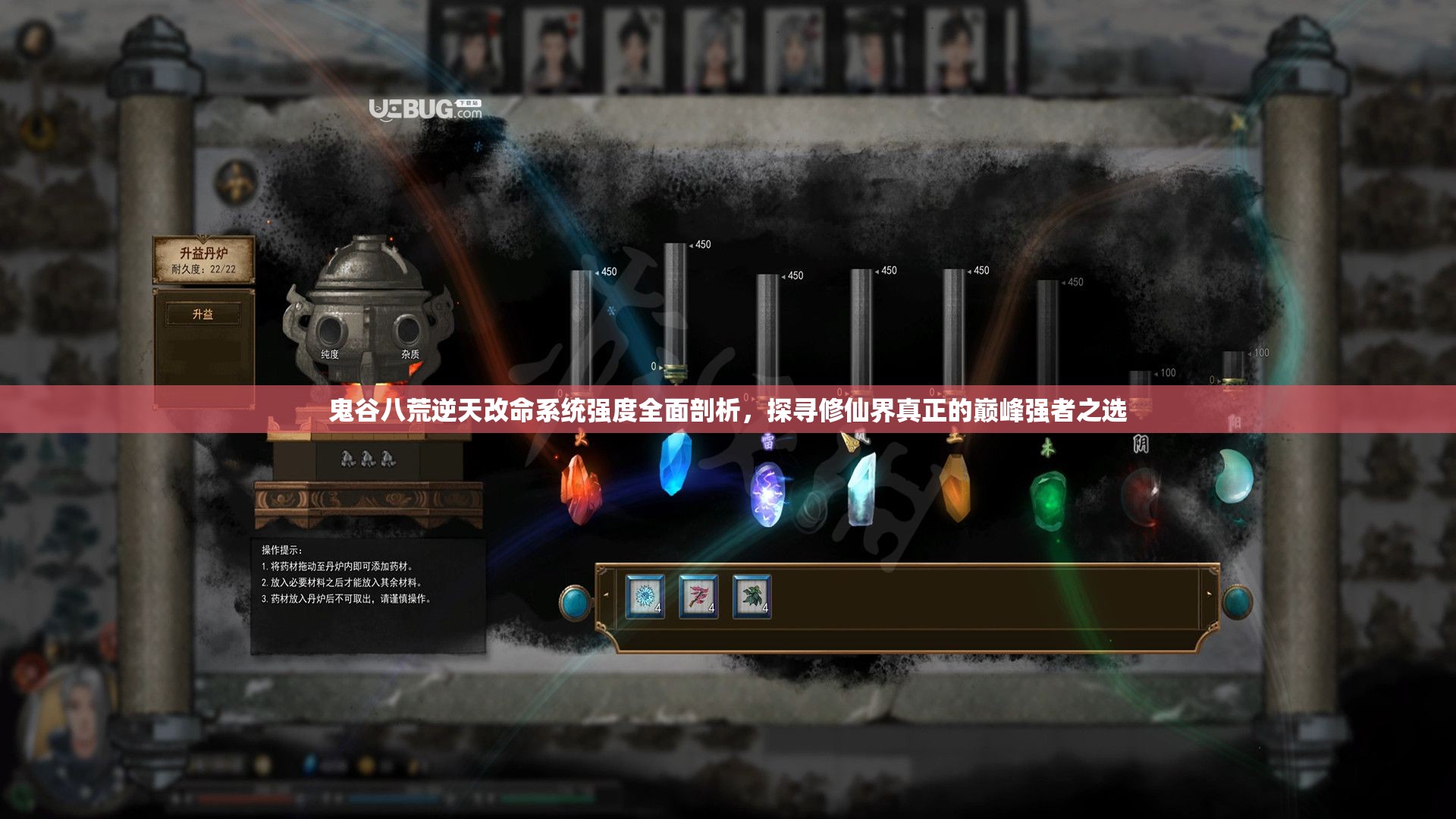Select the red branch herb slot
The image size is (1456, 819).
(x=698, y=597)
